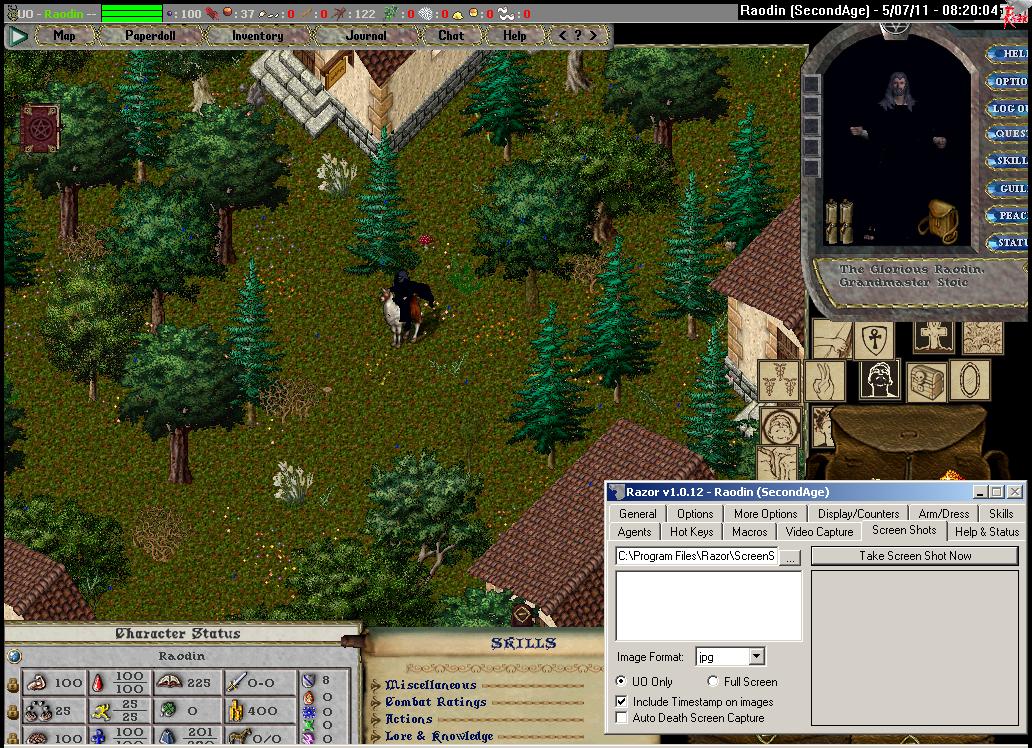This screenshot has width=1032, height=748.
Task: Open the red pentagram spellbook icon
Action: point(40,128)
